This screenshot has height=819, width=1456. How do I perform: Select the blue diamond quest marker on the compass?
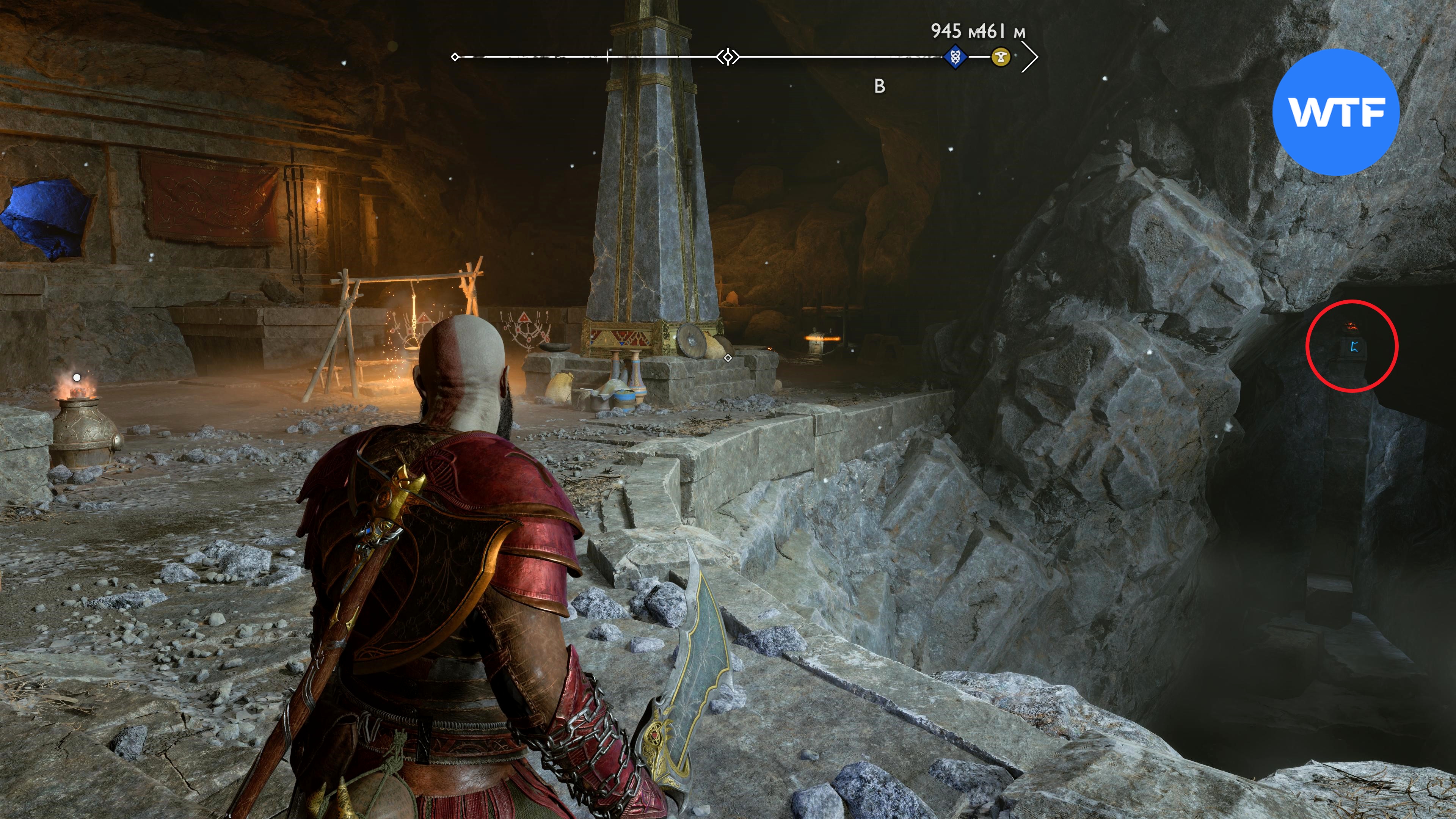[x=955, y=57]
